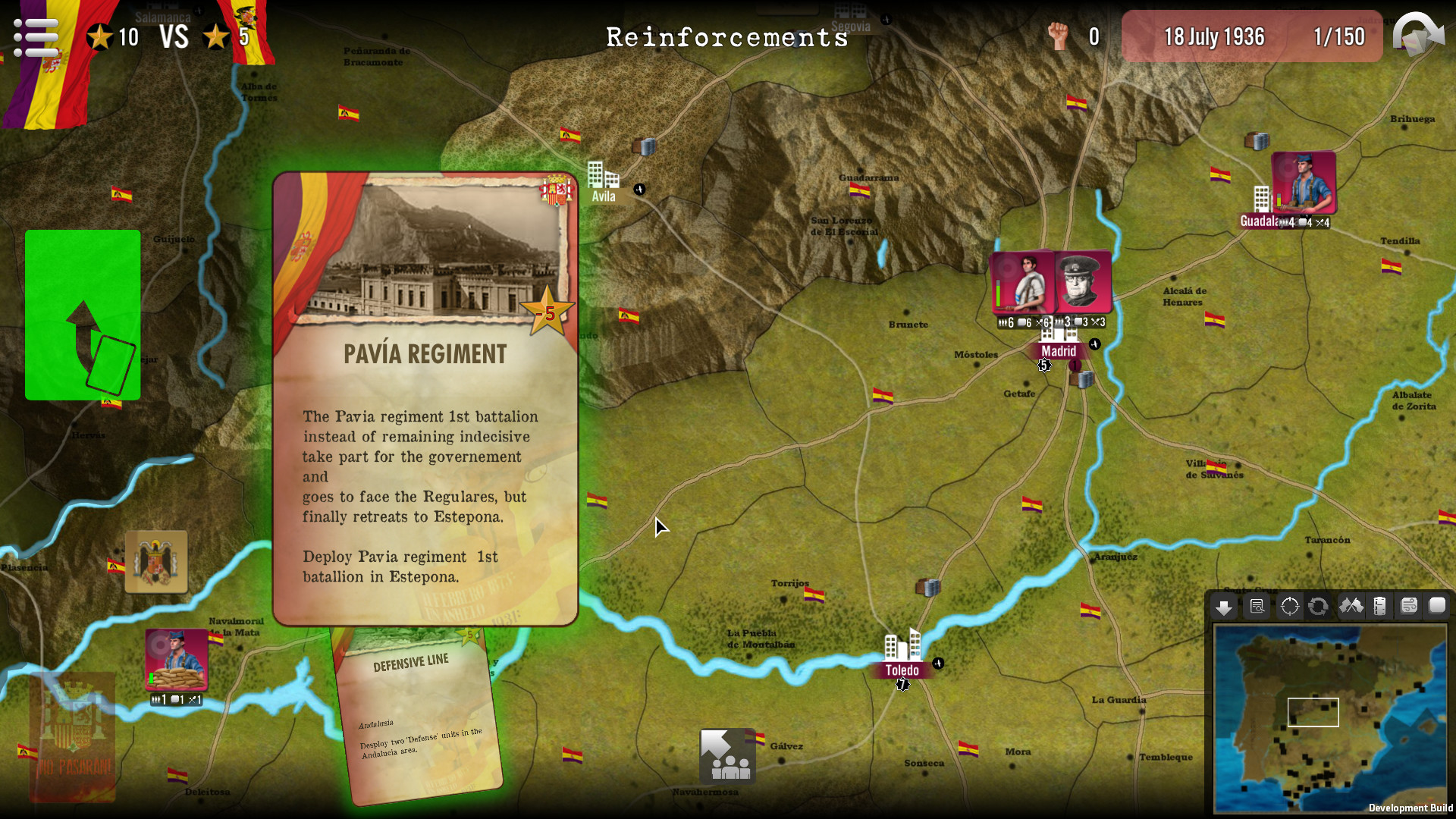
Task: Click the date display showing 18 July 1936
Action: click(1214, 36)
